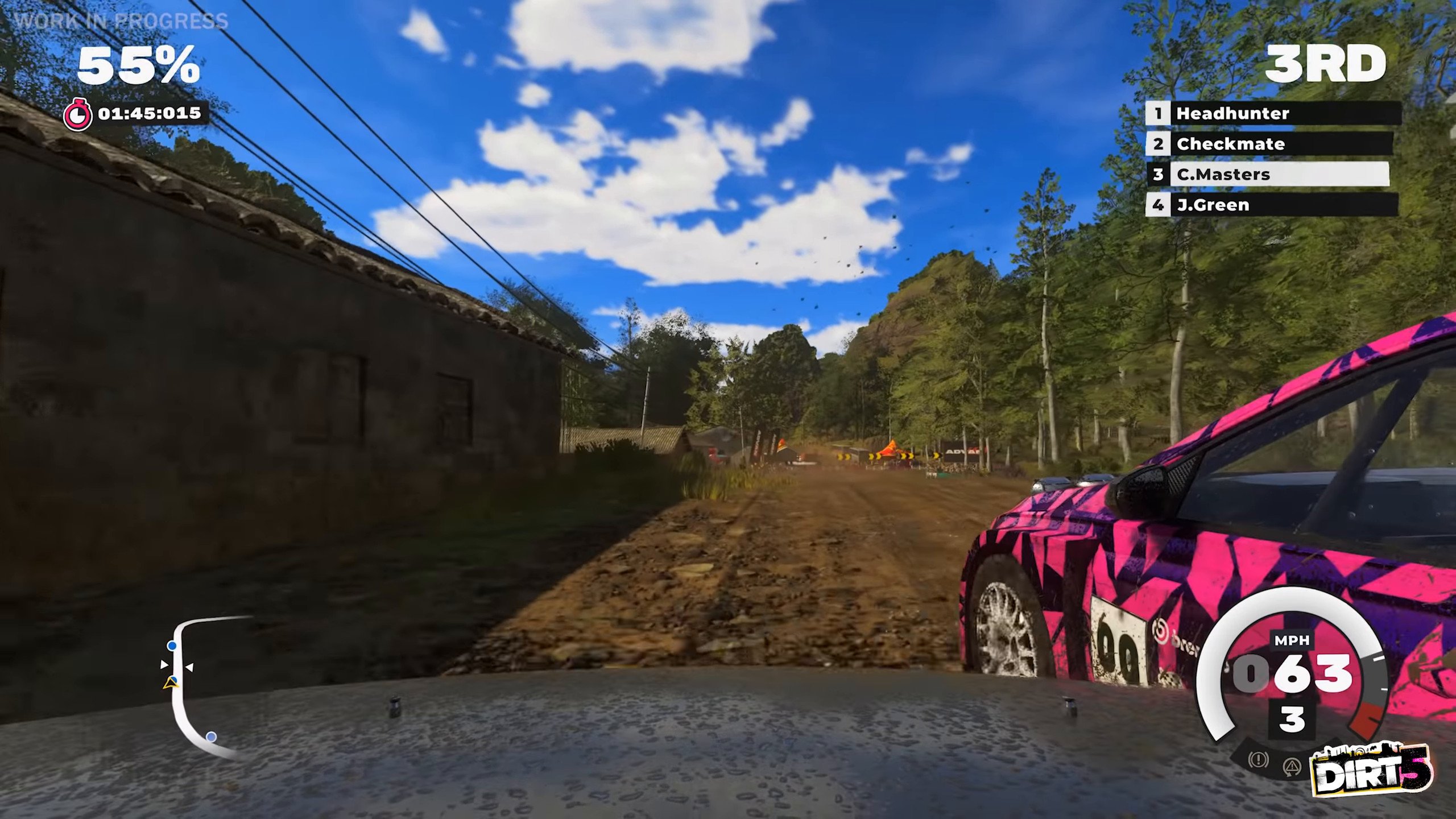The height and width of the screenshot is (819, 1456).
Task: Select Headhunter in the race standings
Action: 1272,113
